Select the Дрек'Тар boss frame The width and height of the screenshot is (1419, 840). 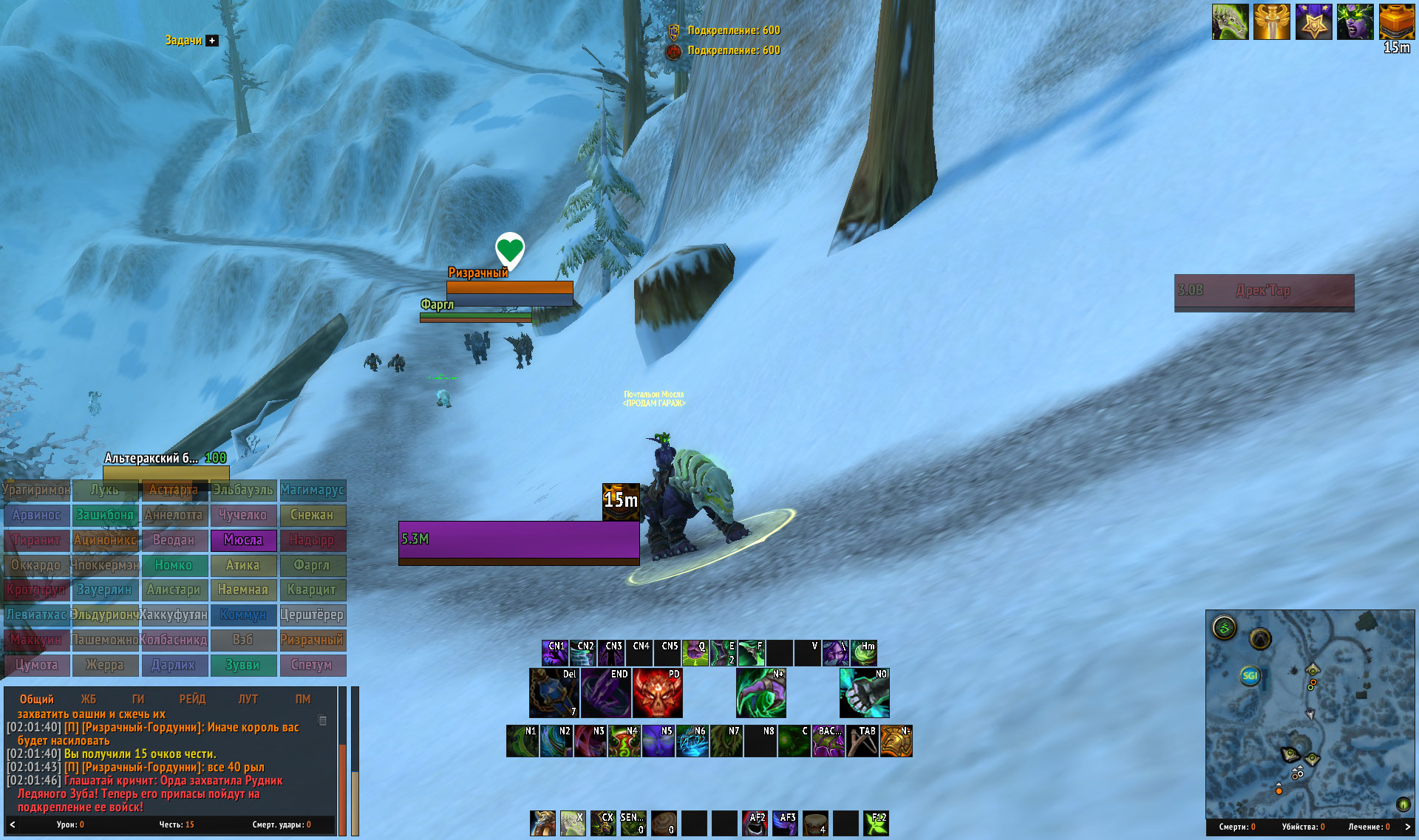point(1264,291)
